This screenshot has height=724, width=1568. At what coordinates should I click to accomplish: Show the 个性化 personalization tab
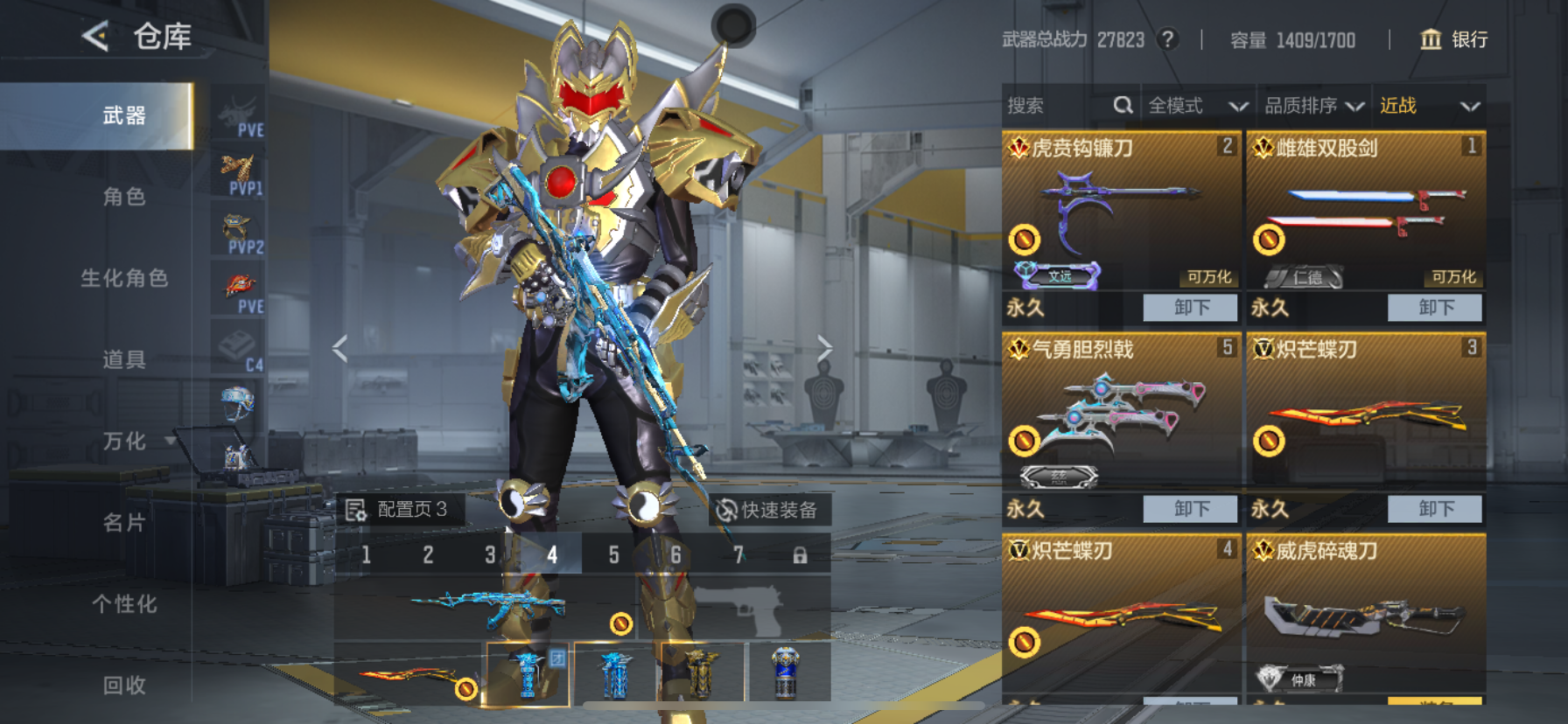(124, 604)
